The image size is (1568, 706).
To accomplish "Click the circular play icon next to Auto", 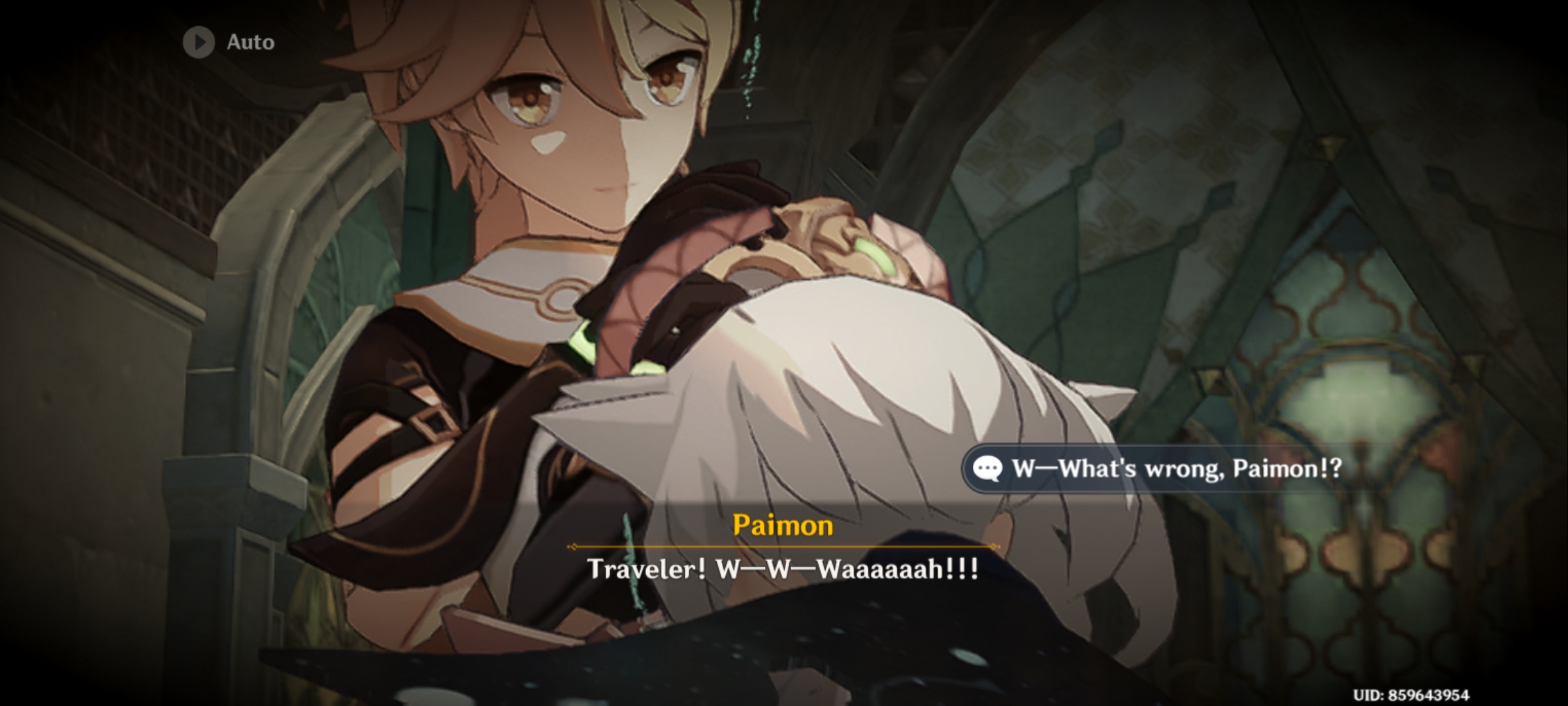I will coord(198,42).
